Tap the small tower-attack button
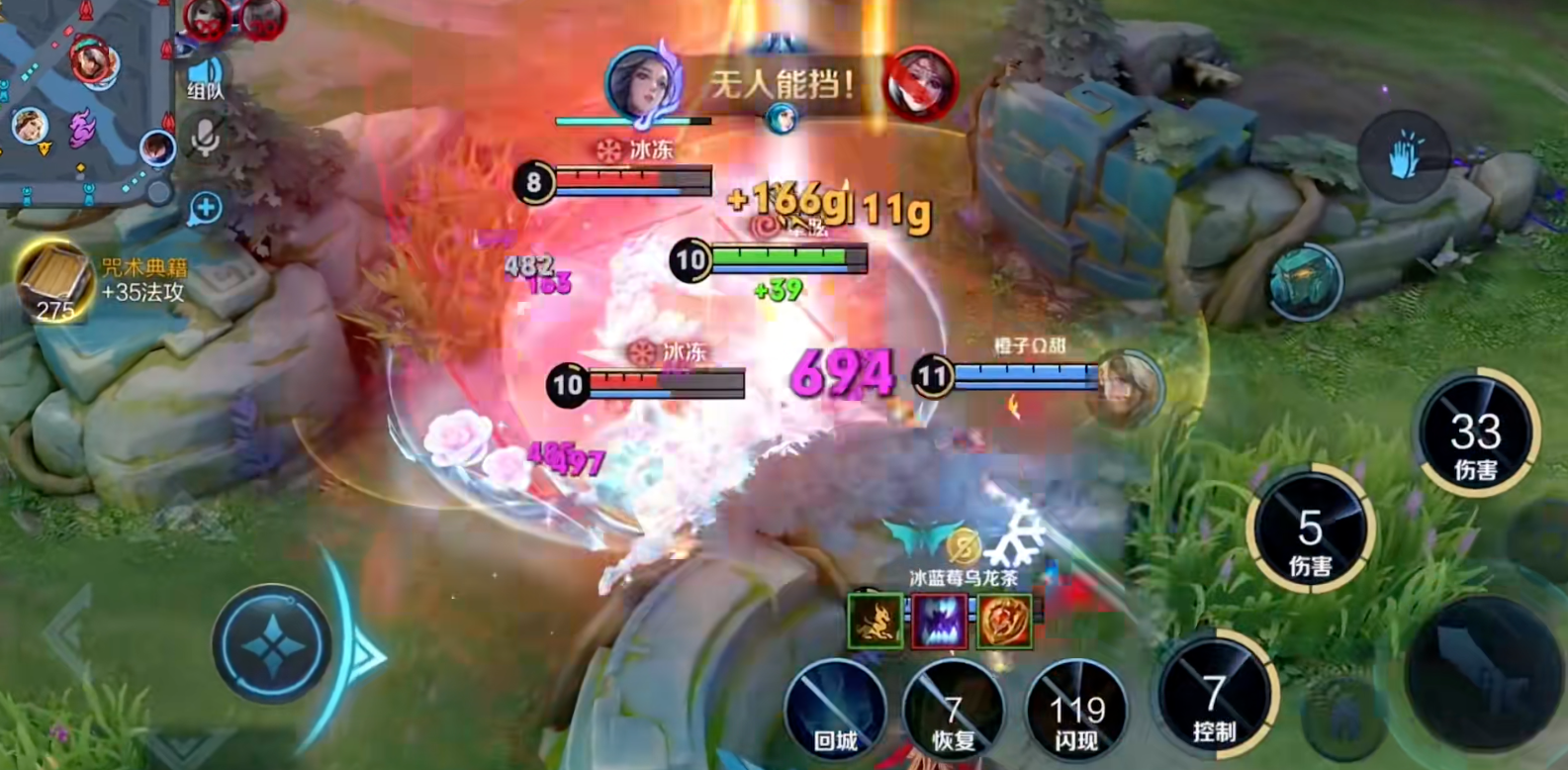The width and height of the screenshot is (1568, 770). tap(1342, 718)
